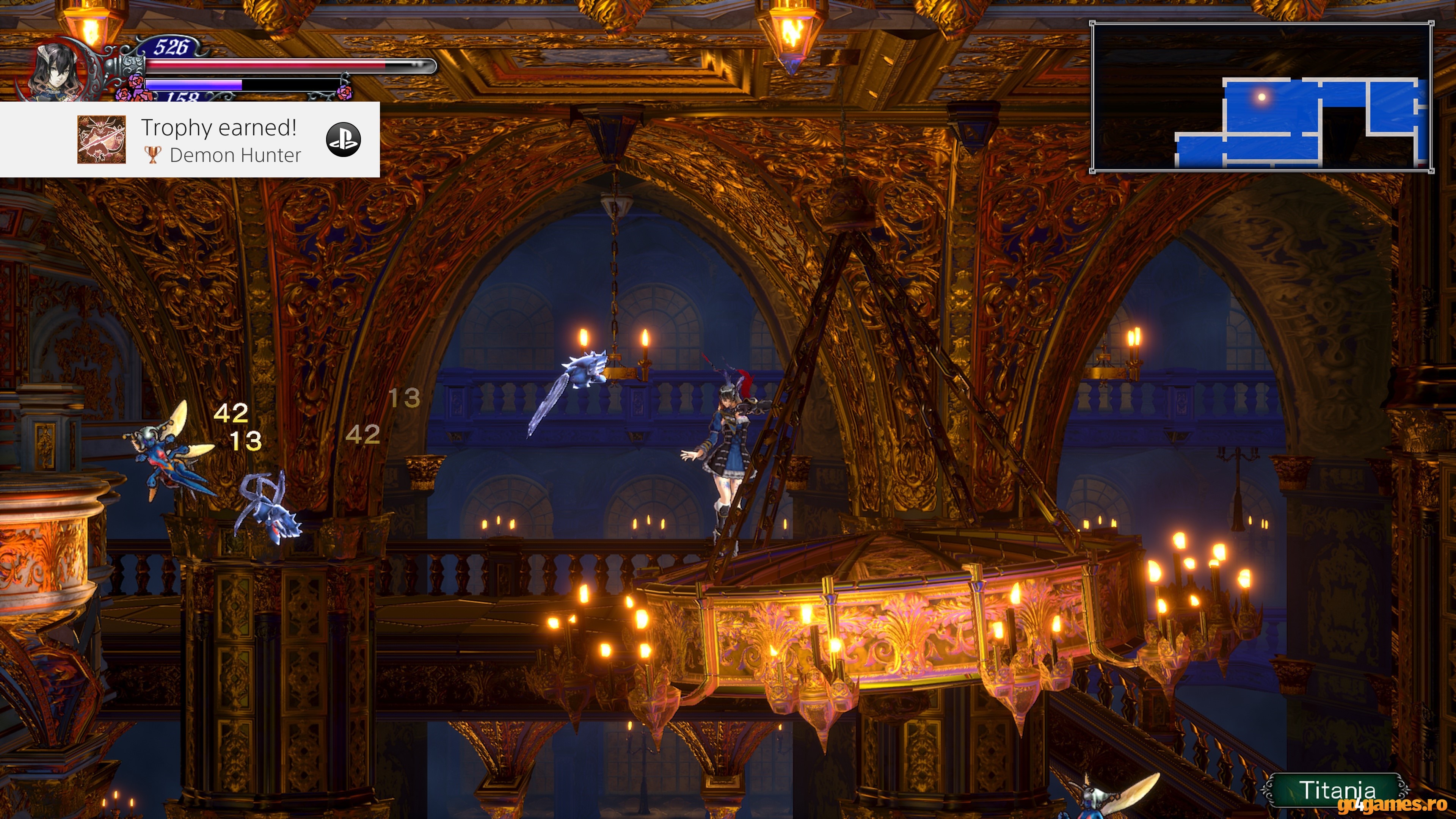
Task: Select the Demon Hunter trophy thumbnail
Action: coord(101,140)
